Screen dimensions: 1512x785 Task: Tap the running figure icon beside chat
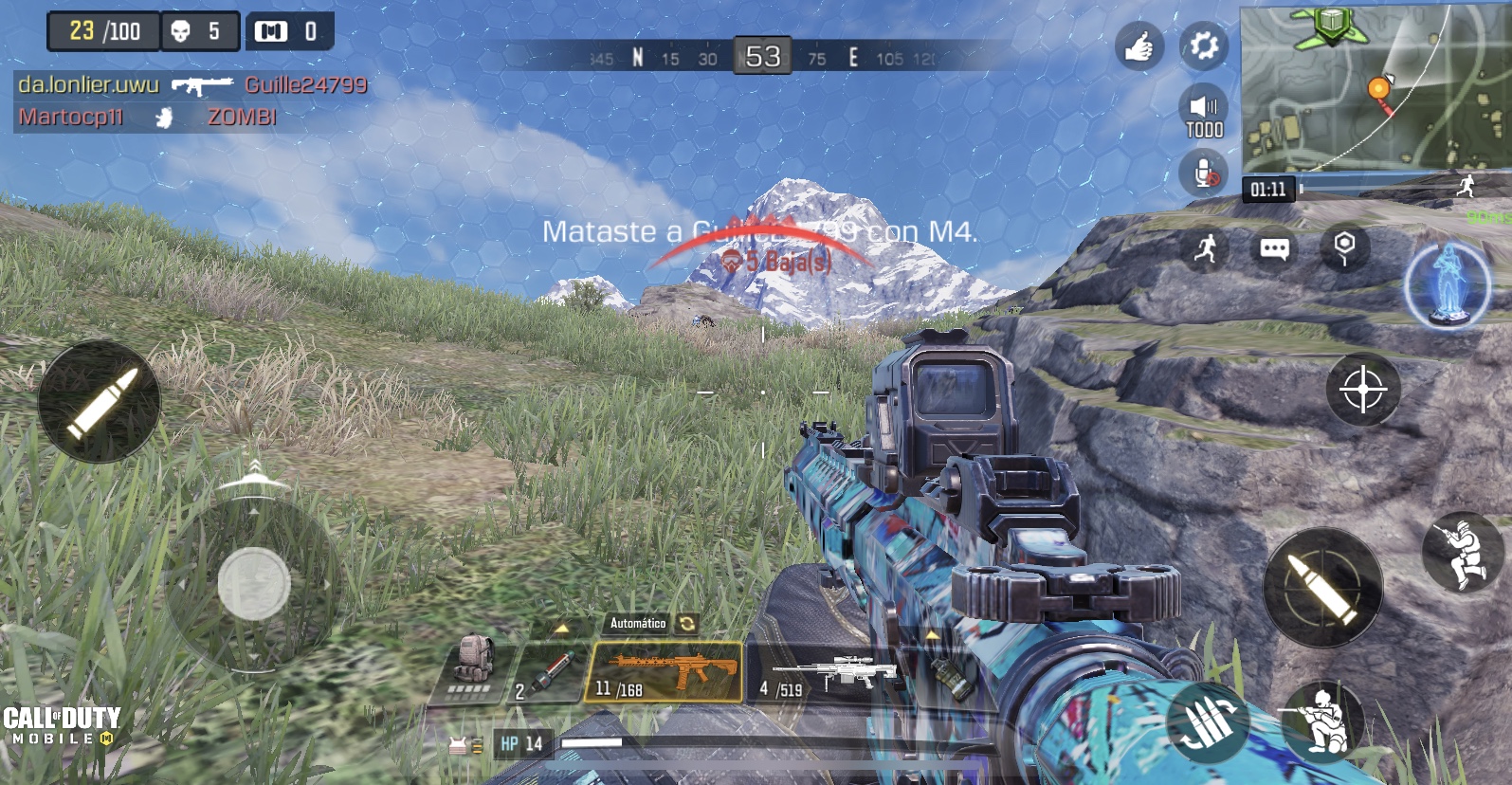click(x=1206, y=249)
